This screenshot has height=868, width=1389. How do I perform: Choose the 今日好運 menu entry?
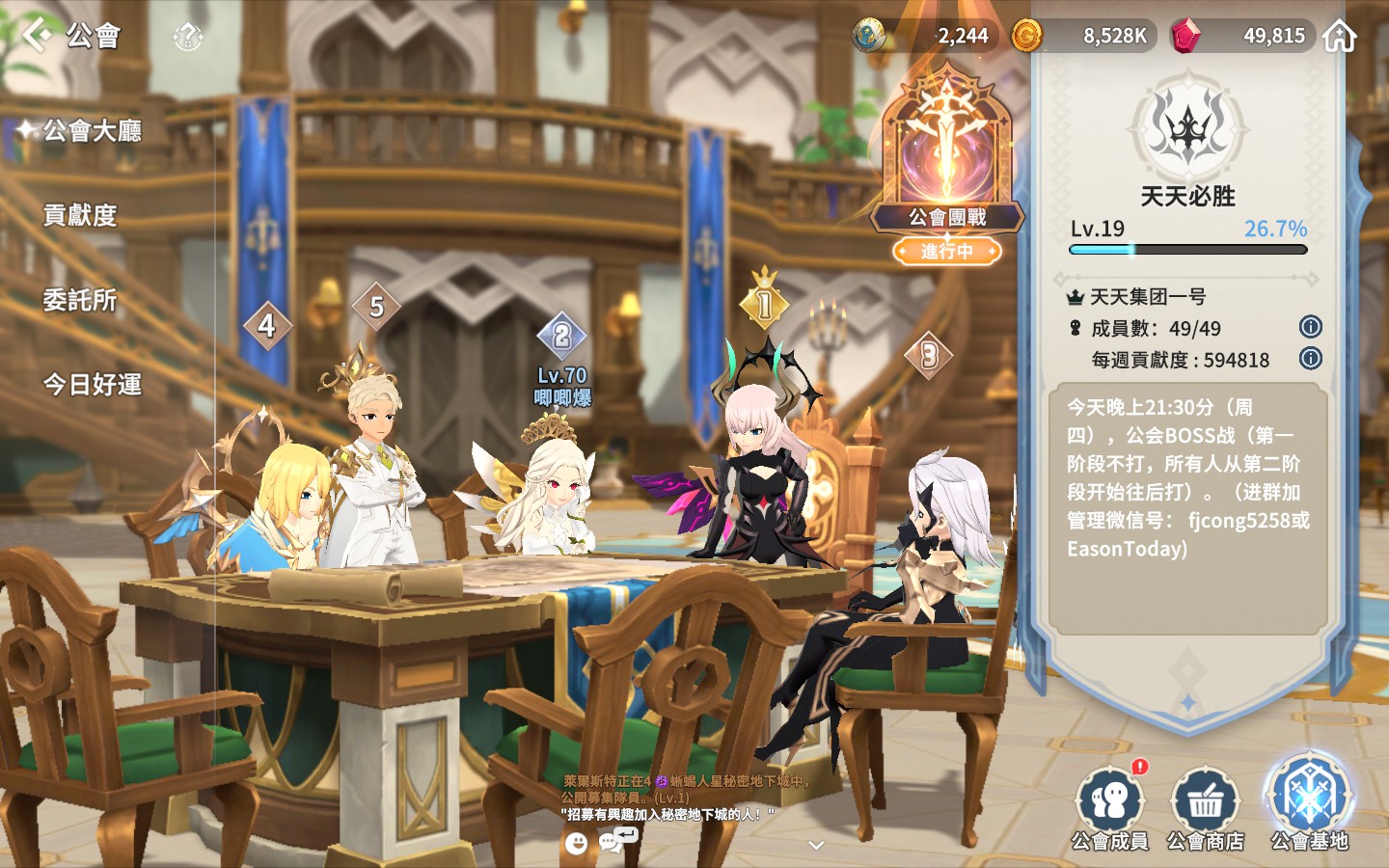coord(92,385)
